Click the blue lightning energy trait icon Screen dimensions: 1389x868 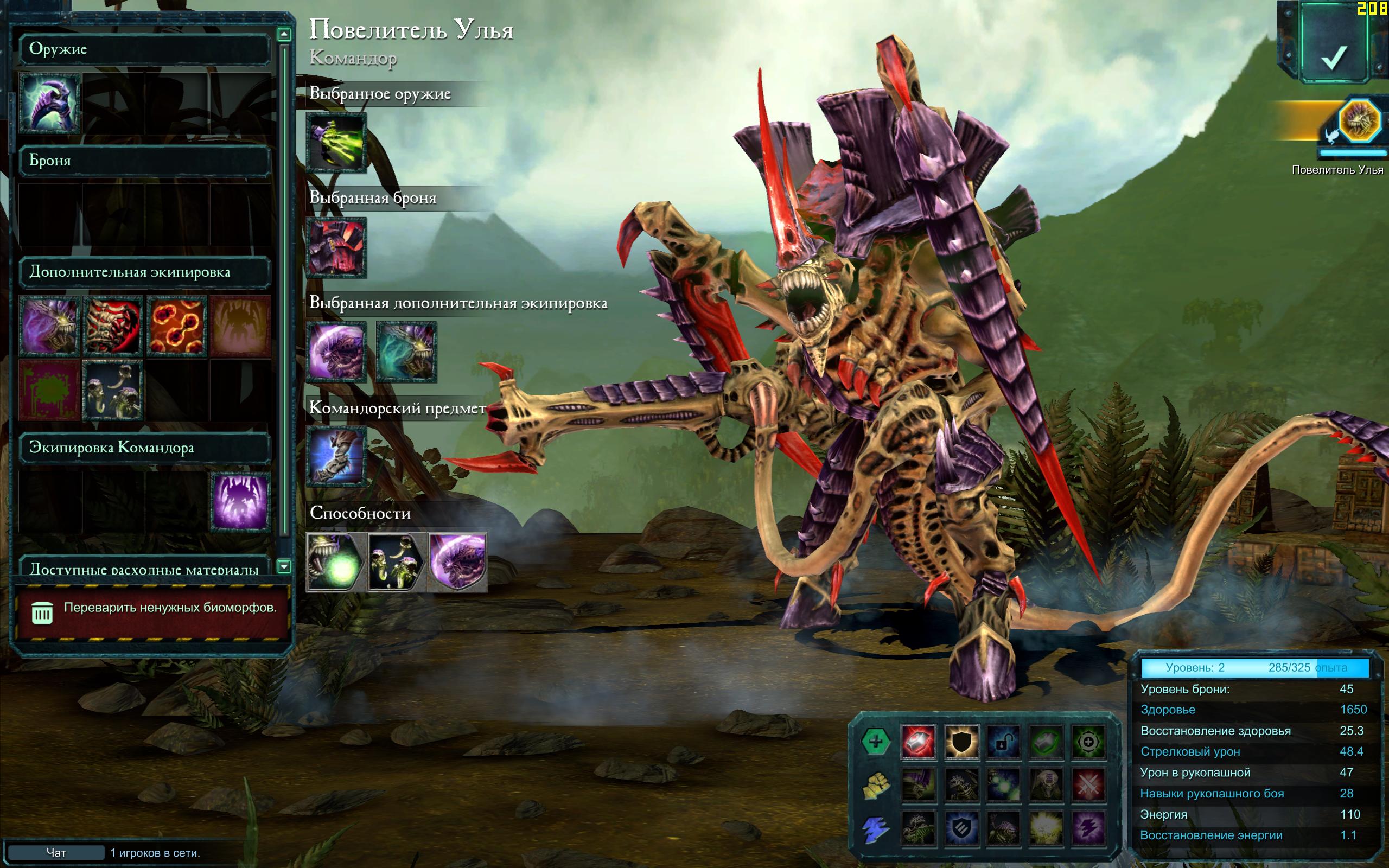pos(875,829)
